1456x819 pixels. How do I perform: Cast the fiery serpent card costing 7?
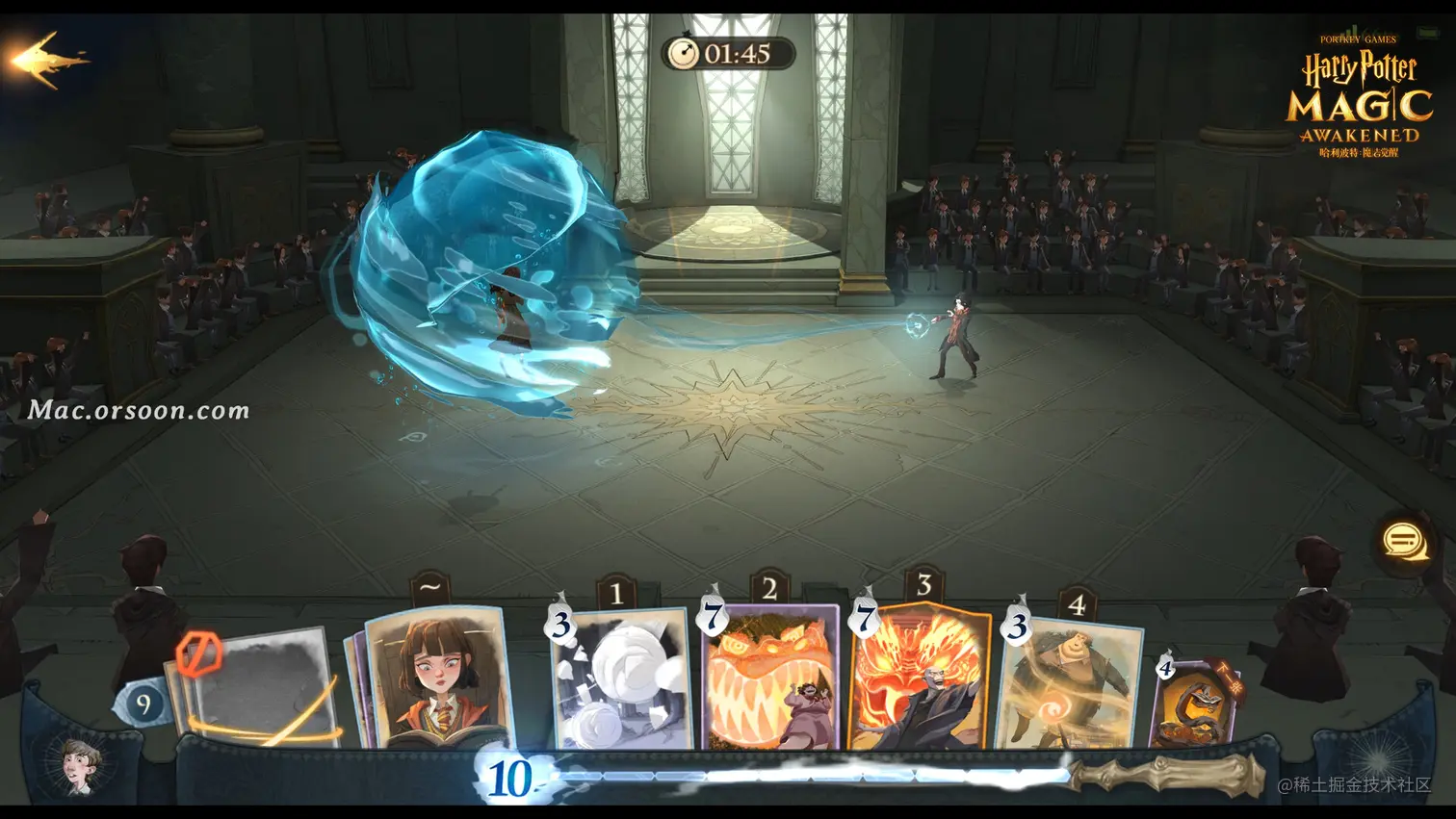920,678
